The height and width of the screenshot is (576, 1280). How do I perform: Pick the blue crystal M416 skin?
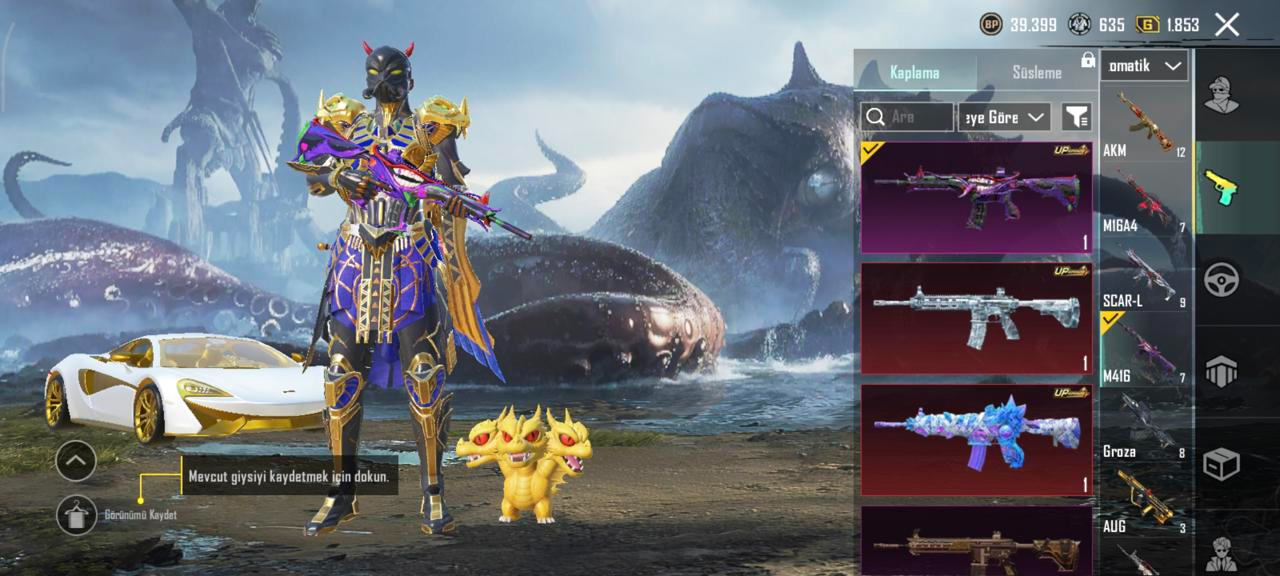click(x=976, y=440)
